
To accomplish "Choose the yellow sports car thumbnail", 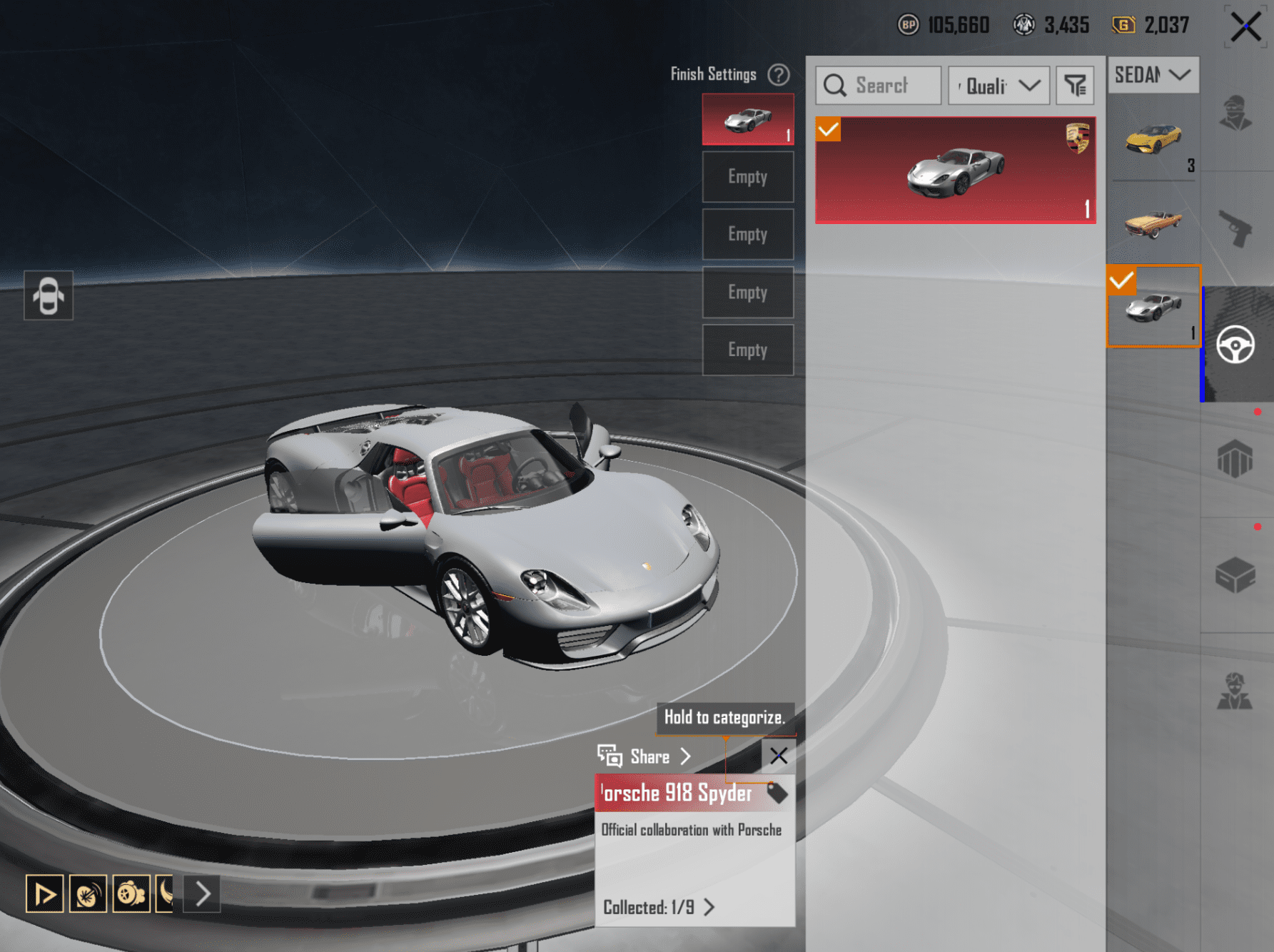I will click(x=1153, y=139).
